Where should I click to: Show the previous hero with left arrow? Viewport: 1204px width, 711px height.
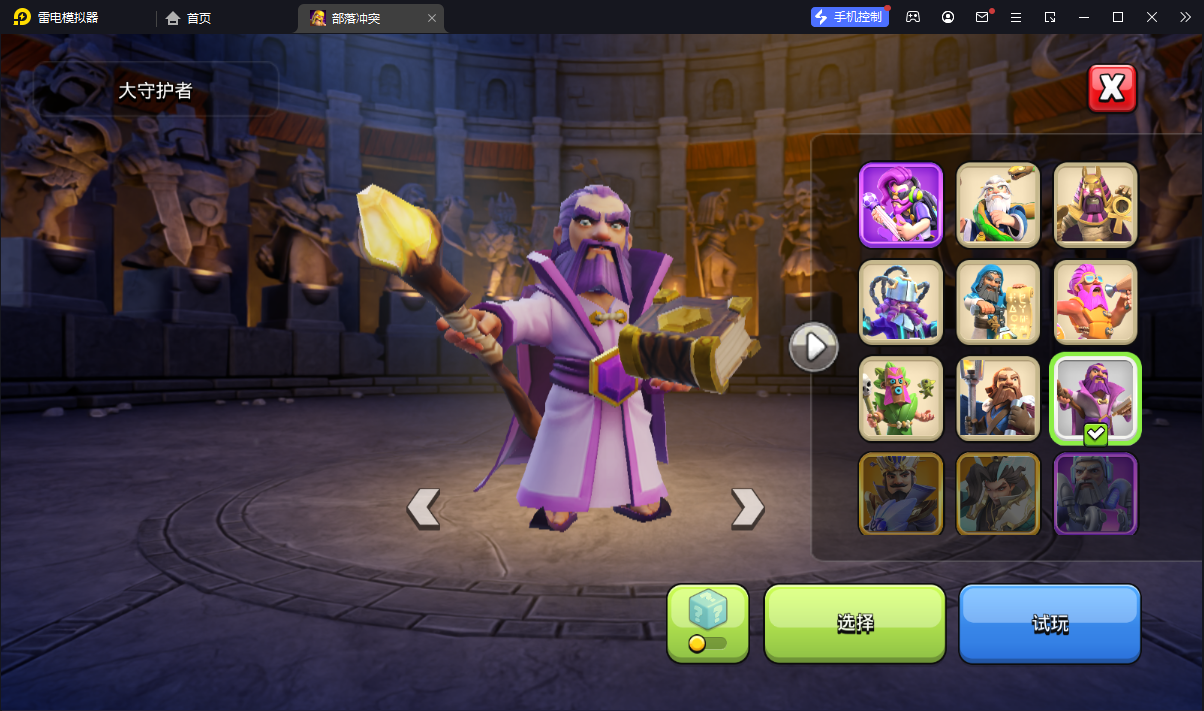coord(423,508)
